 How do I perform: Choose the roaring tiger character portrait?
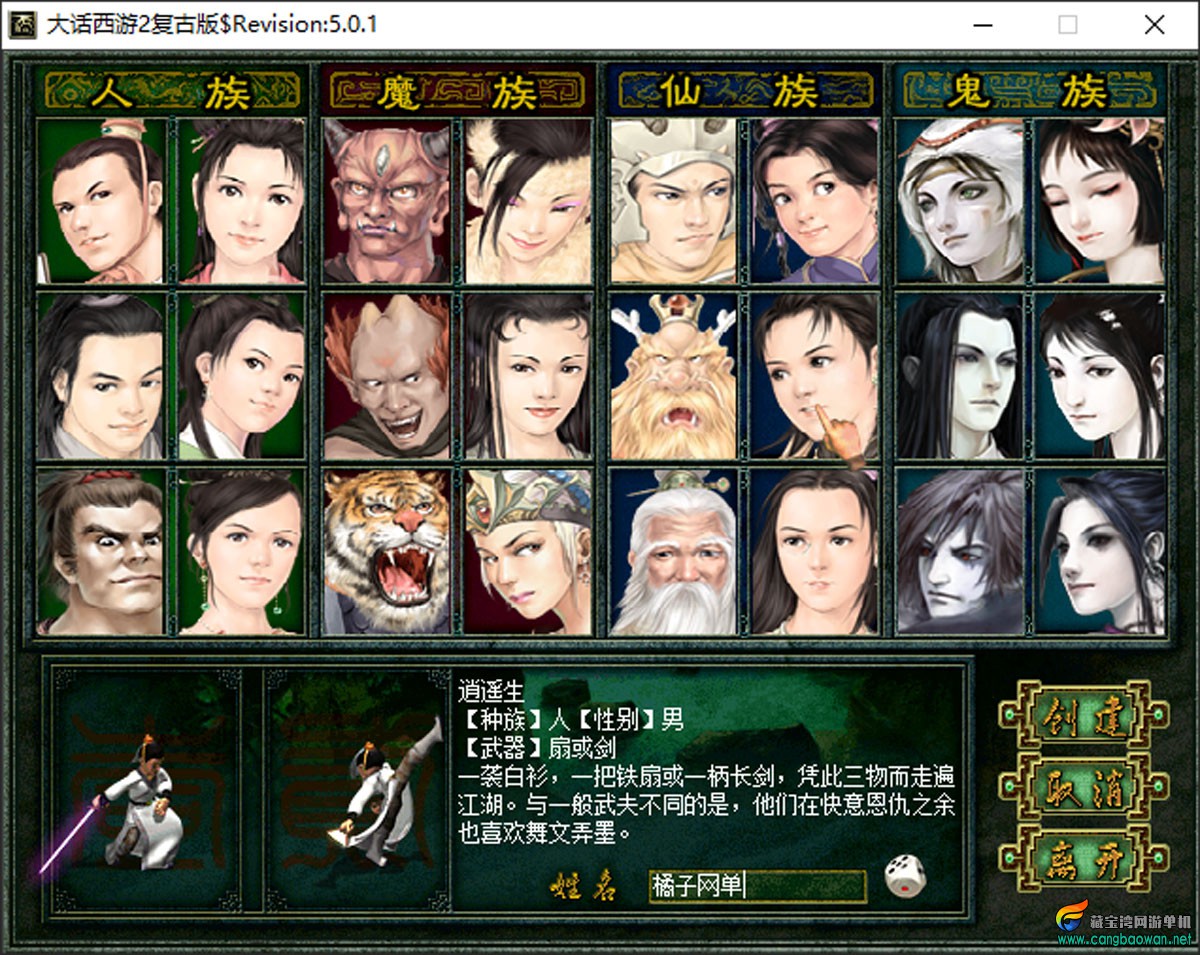pos(387,552)
